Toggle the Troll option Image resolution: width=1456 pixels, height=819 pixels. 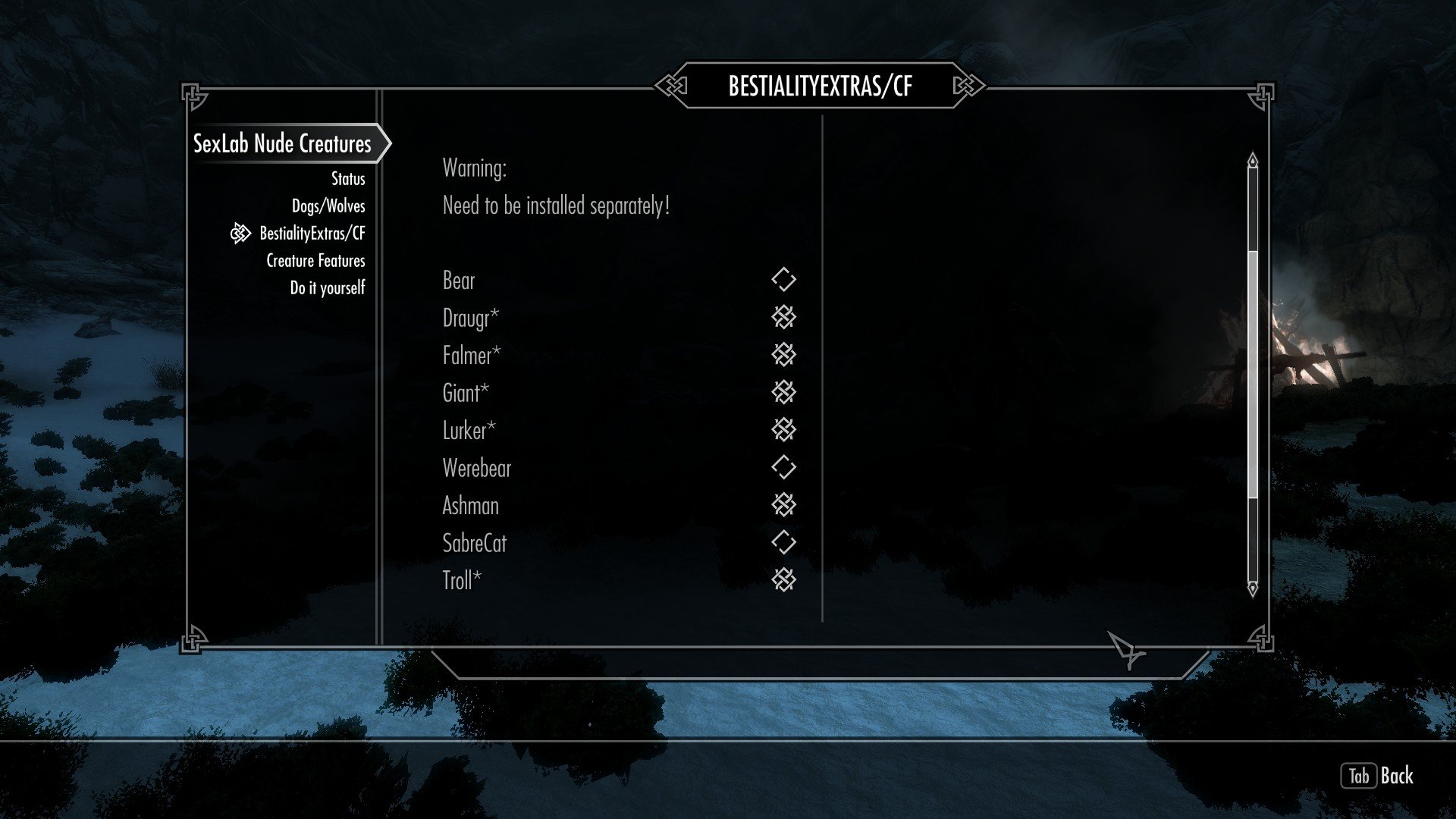(x=783, y=580)
